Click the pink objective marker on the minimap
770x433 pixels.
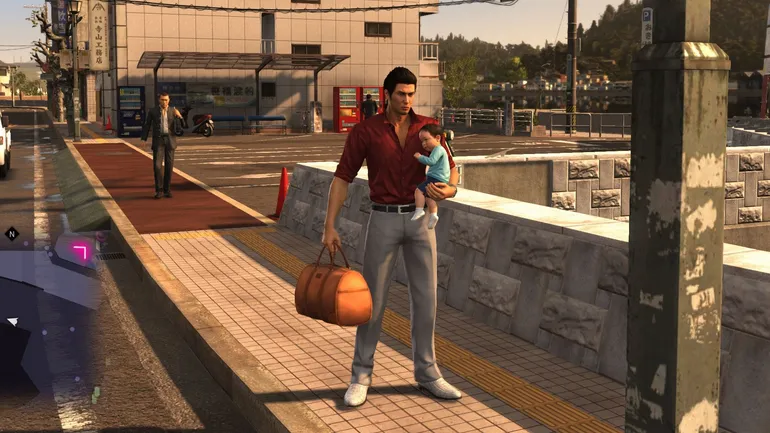tap(81, 250)
